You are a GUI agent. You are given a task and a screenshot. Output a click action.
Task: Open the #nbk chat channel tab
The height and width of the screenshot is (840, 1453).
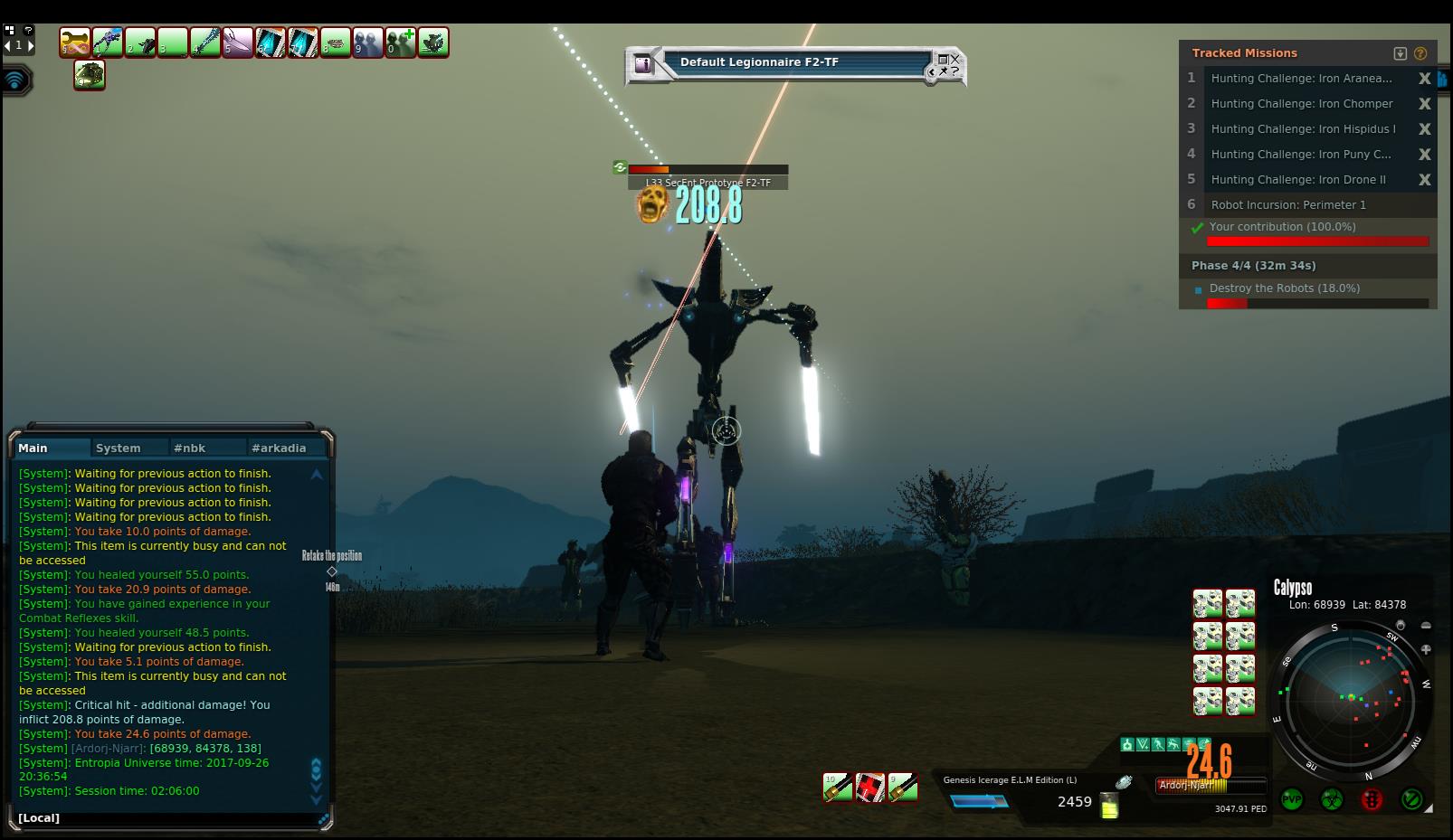[190, 448]
